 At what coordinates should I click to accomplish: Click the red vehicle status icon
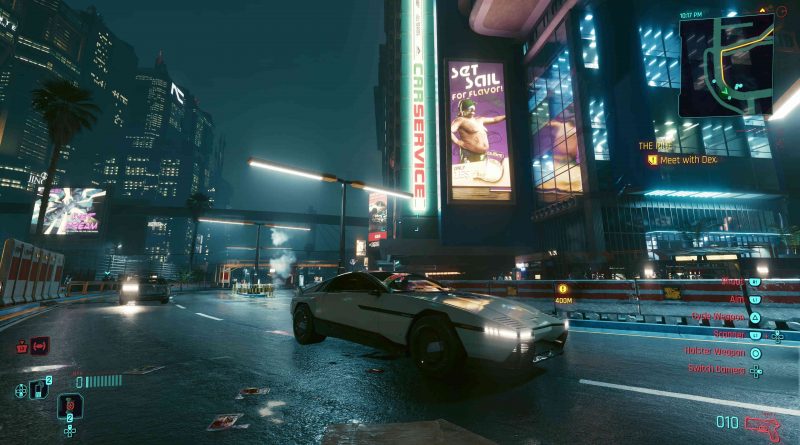(39, 346)
